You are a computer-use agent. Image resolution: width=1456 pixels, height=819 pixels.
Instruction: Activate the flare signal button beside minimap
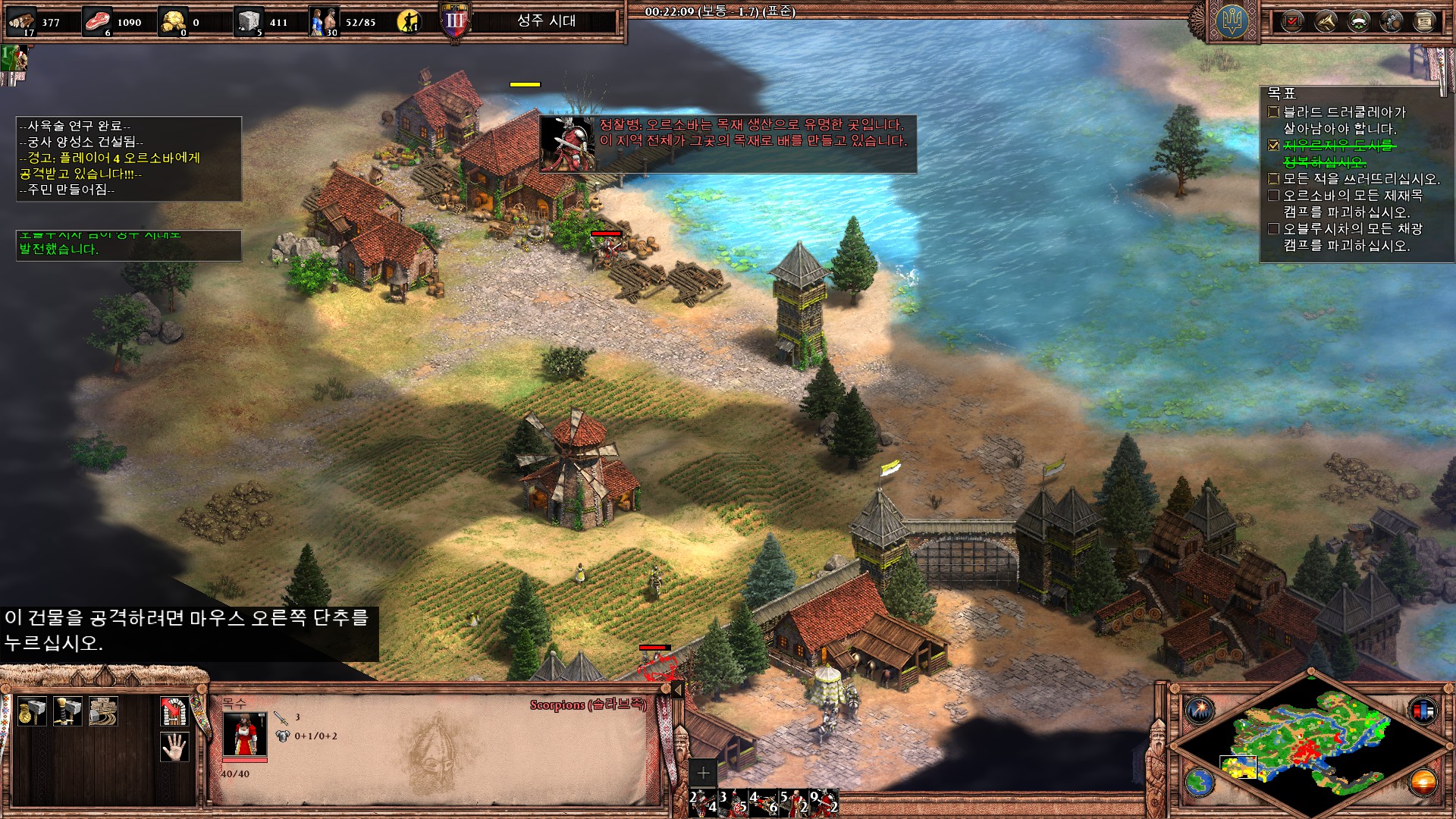[x=1200, y=711]
